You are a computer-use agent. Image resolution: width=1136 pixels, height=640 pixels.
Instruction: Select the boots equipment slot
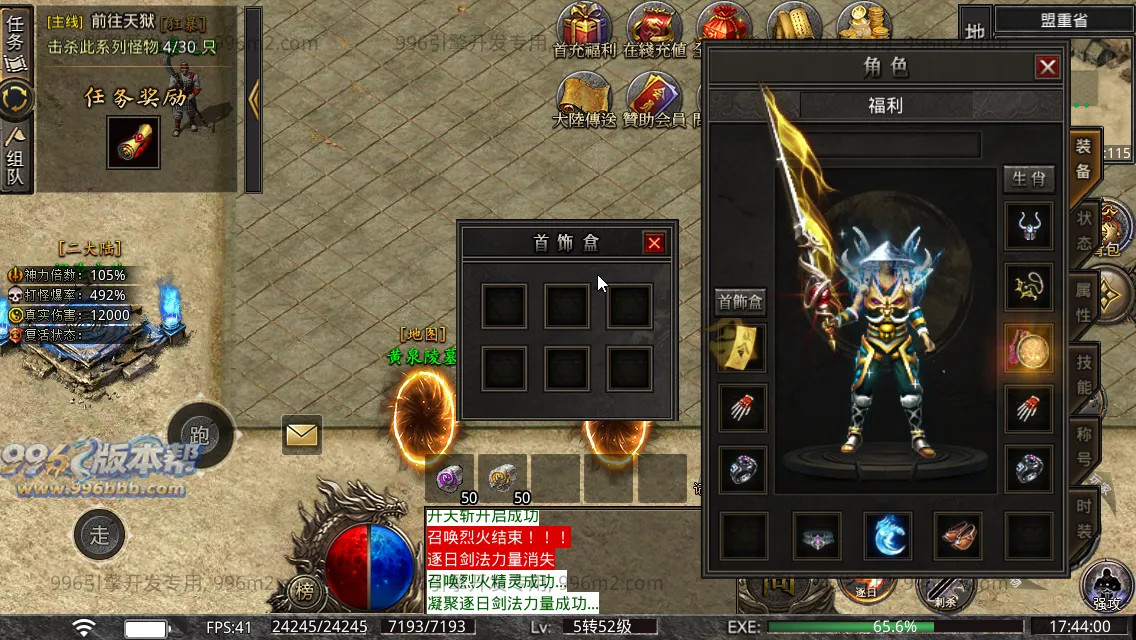tap(959, 536)
